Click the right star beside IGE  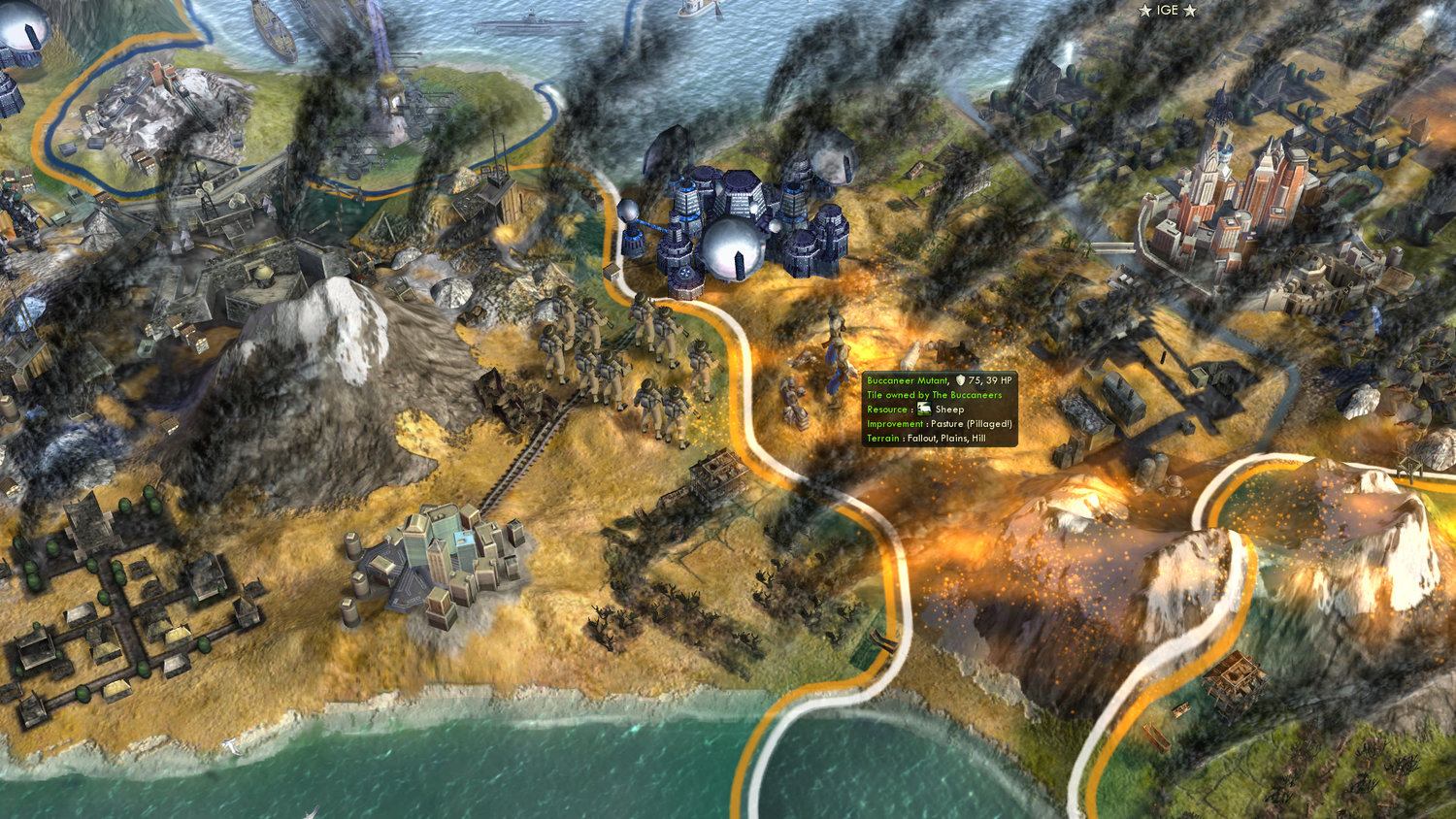(1189, 11)
